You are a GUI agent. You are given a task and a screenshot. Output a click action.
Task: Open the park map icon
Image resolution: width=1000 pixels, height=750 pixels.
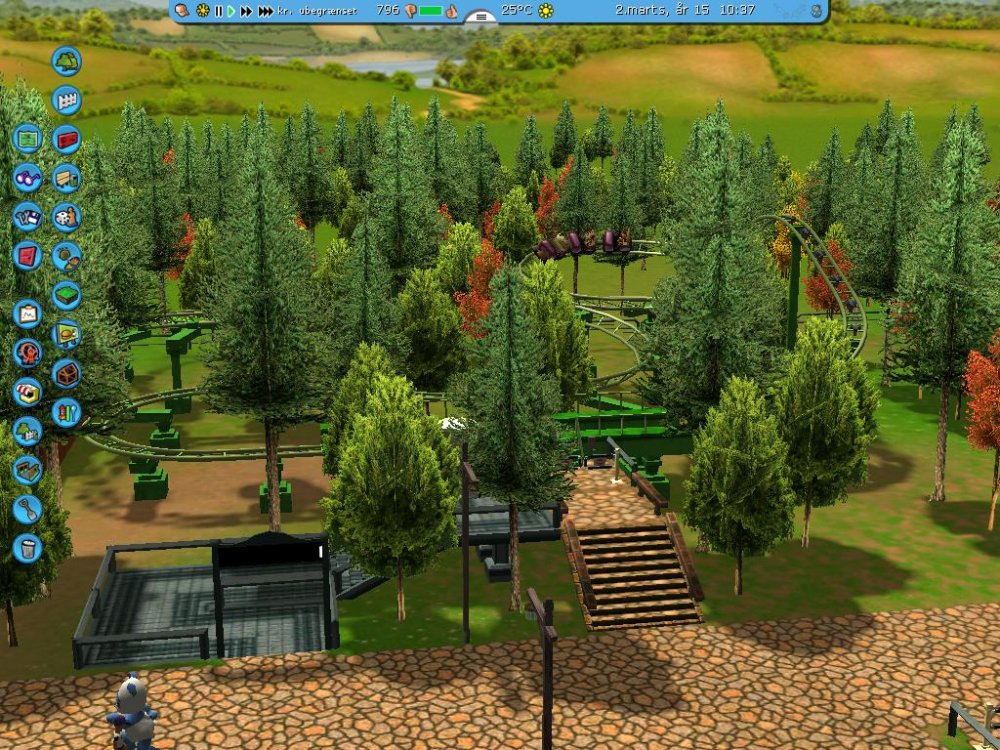pyautogui.click(x=27, y=138)
